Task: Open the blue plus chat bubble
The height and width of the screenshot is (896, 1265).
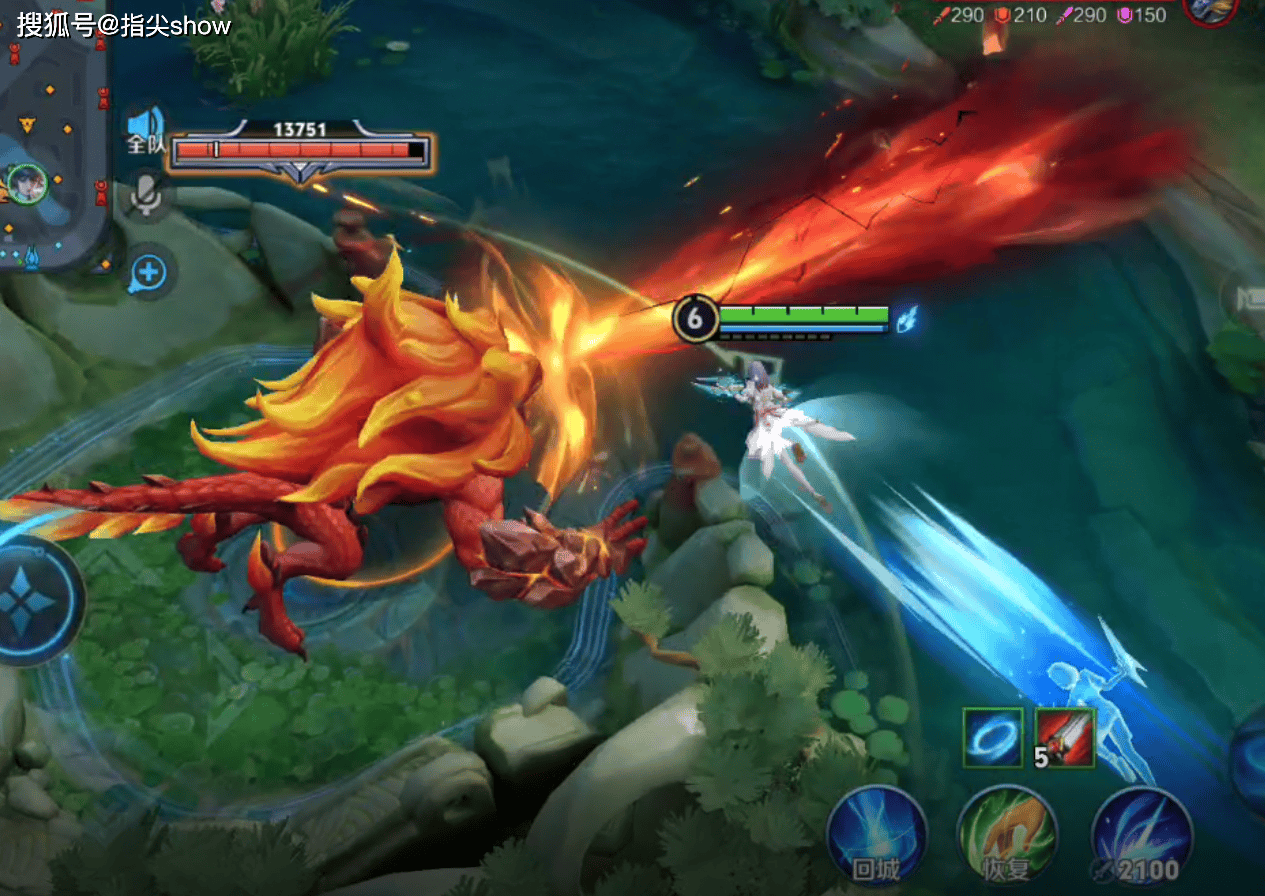Action: tap(150, 271)
